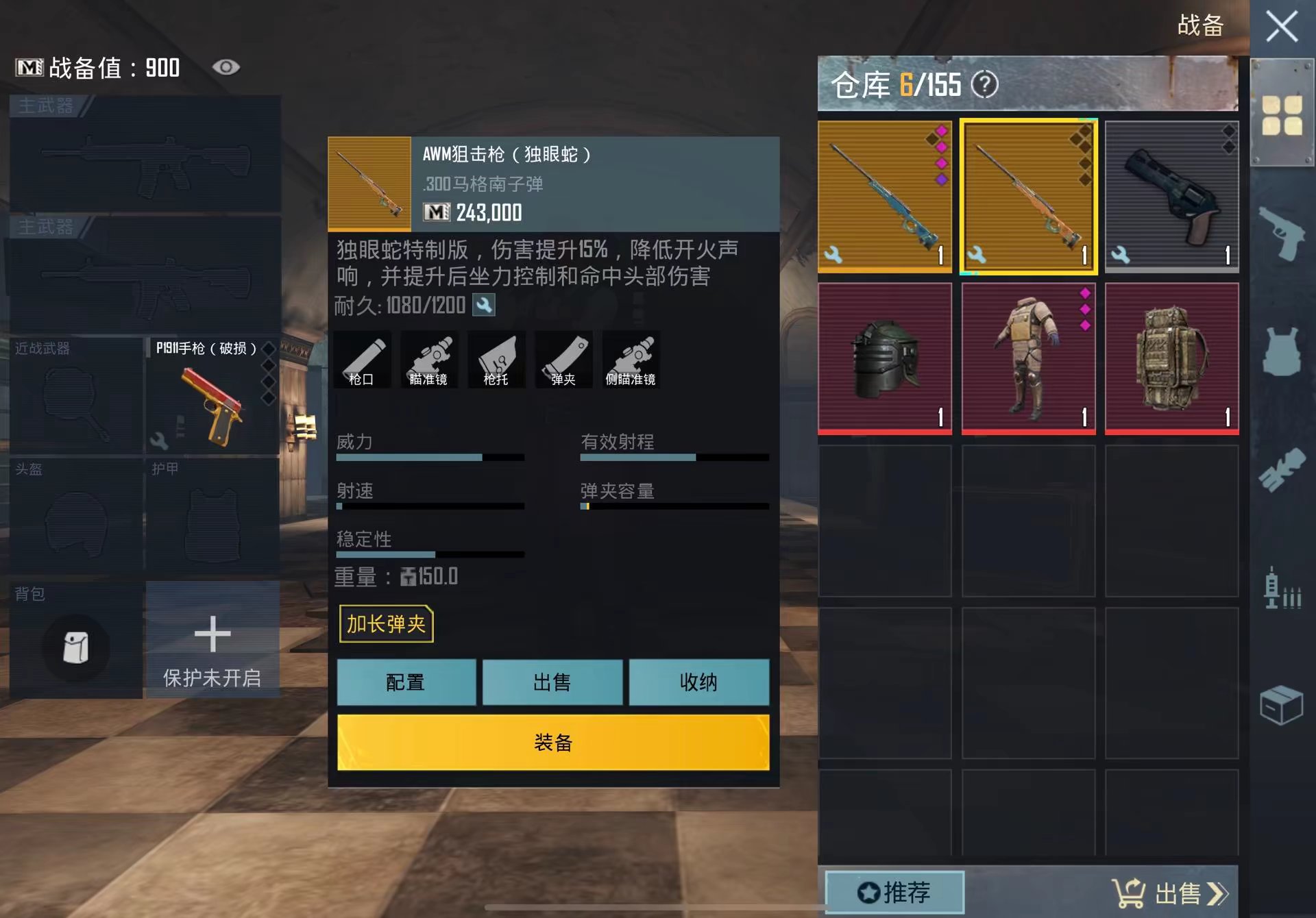Close the loadout screen with the X
Screen dimensions: 1316x918
click(x=1281, y=28)
